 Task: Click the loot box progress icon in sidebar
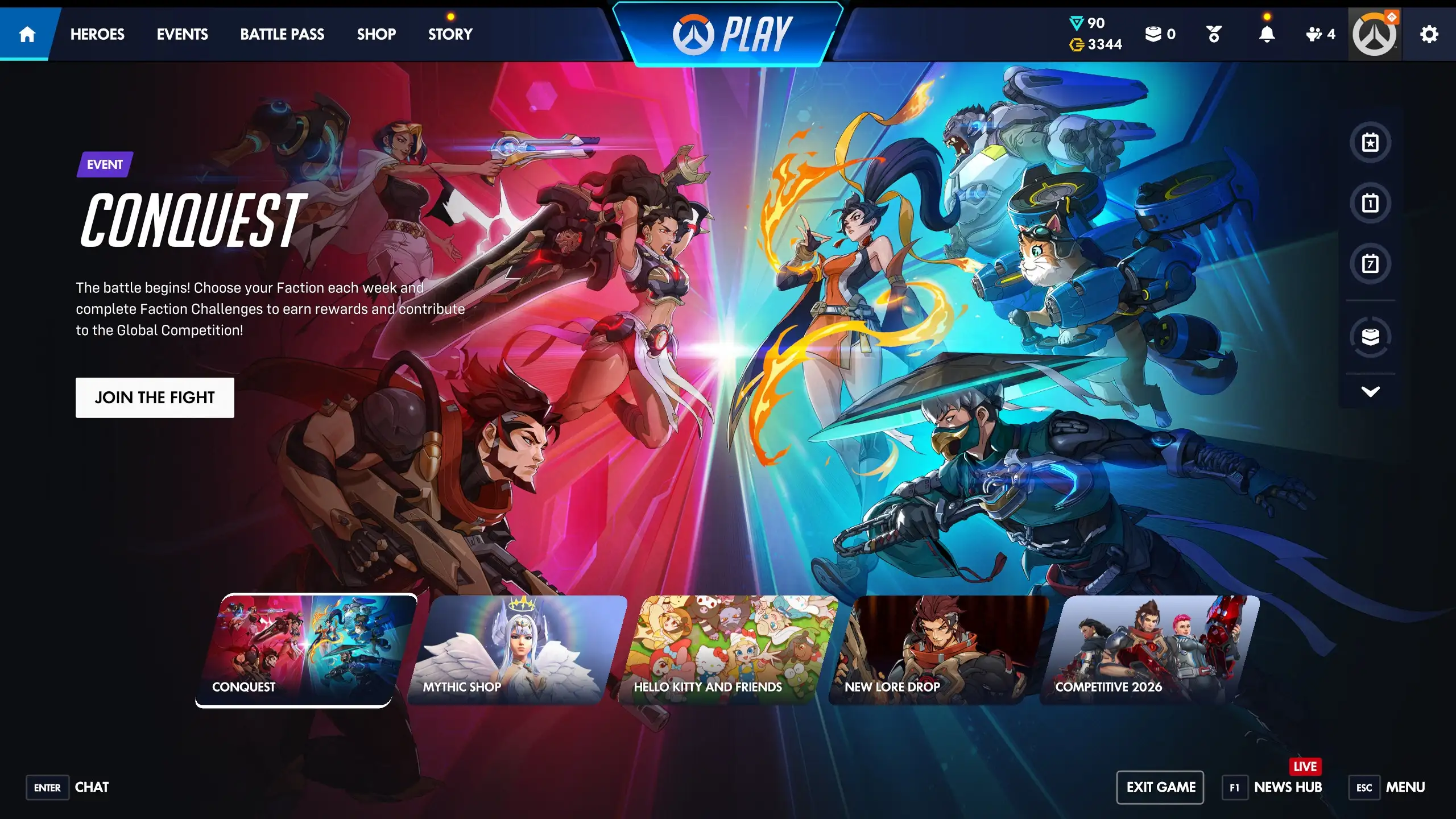point(1371,337)
